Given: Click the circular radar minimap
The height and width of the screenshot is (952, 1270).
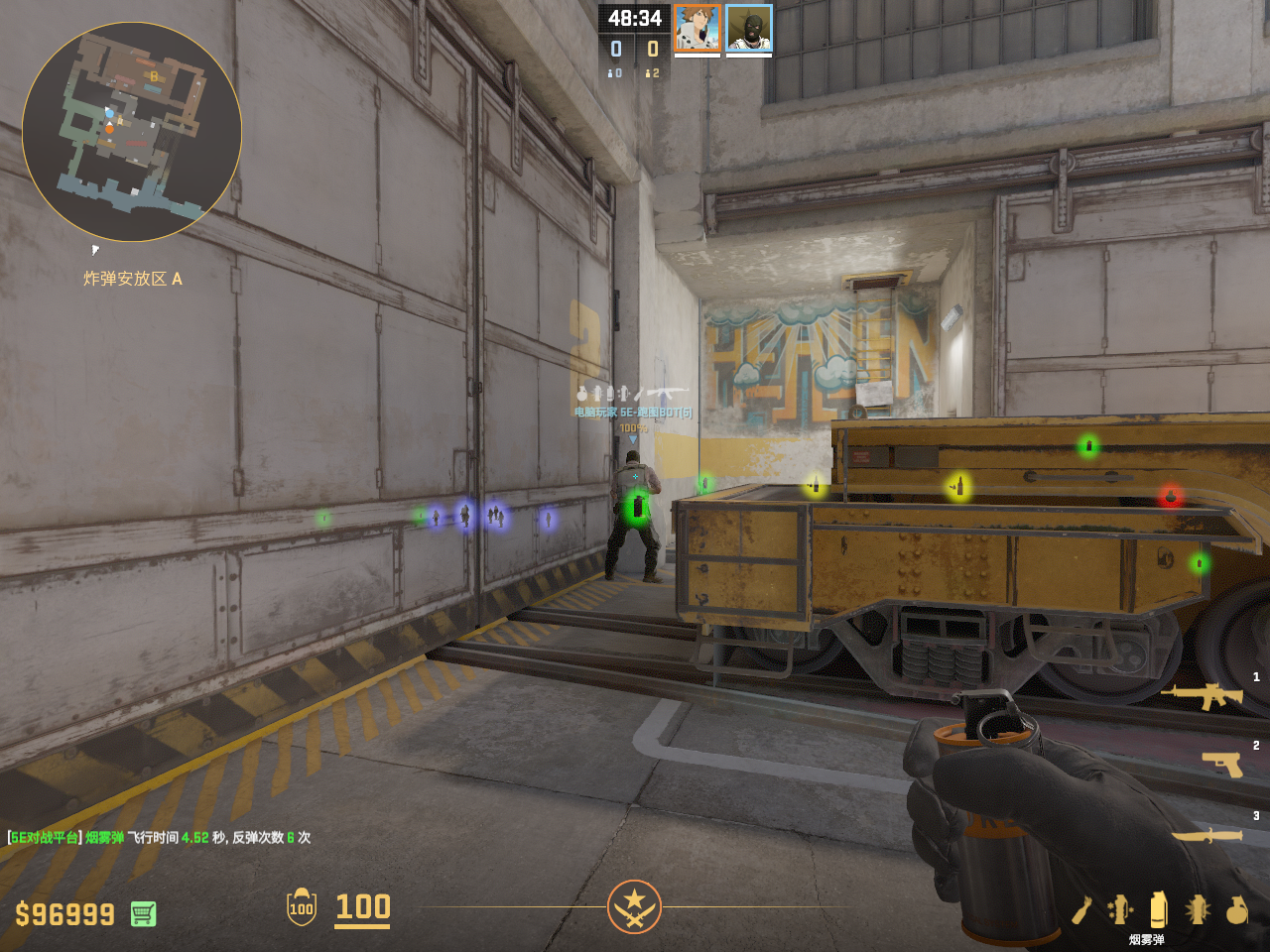Looking at the screenshot, I should tap(132, 132).
